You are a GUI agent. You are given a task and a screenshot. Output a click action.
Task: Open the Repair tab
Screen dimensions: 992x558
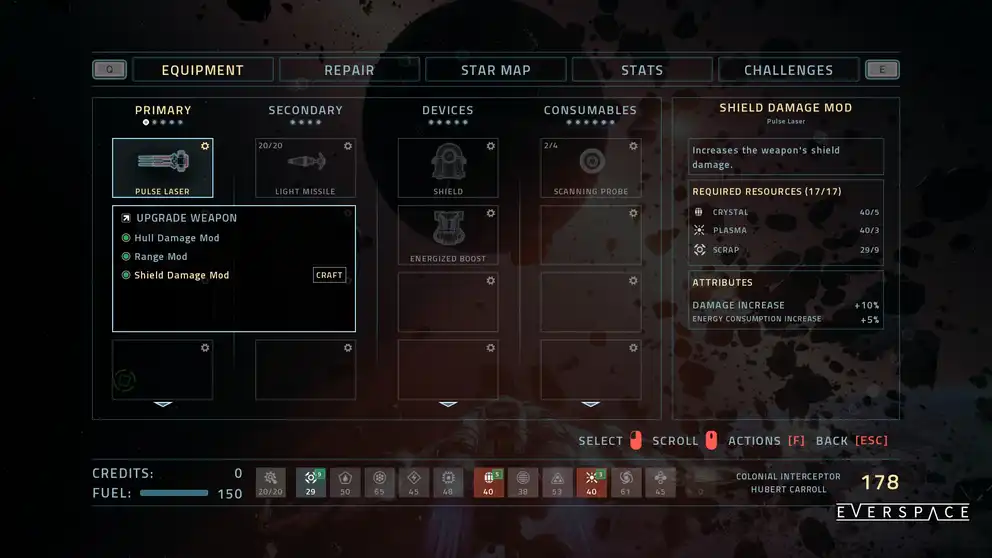click(x=349, y=70)
